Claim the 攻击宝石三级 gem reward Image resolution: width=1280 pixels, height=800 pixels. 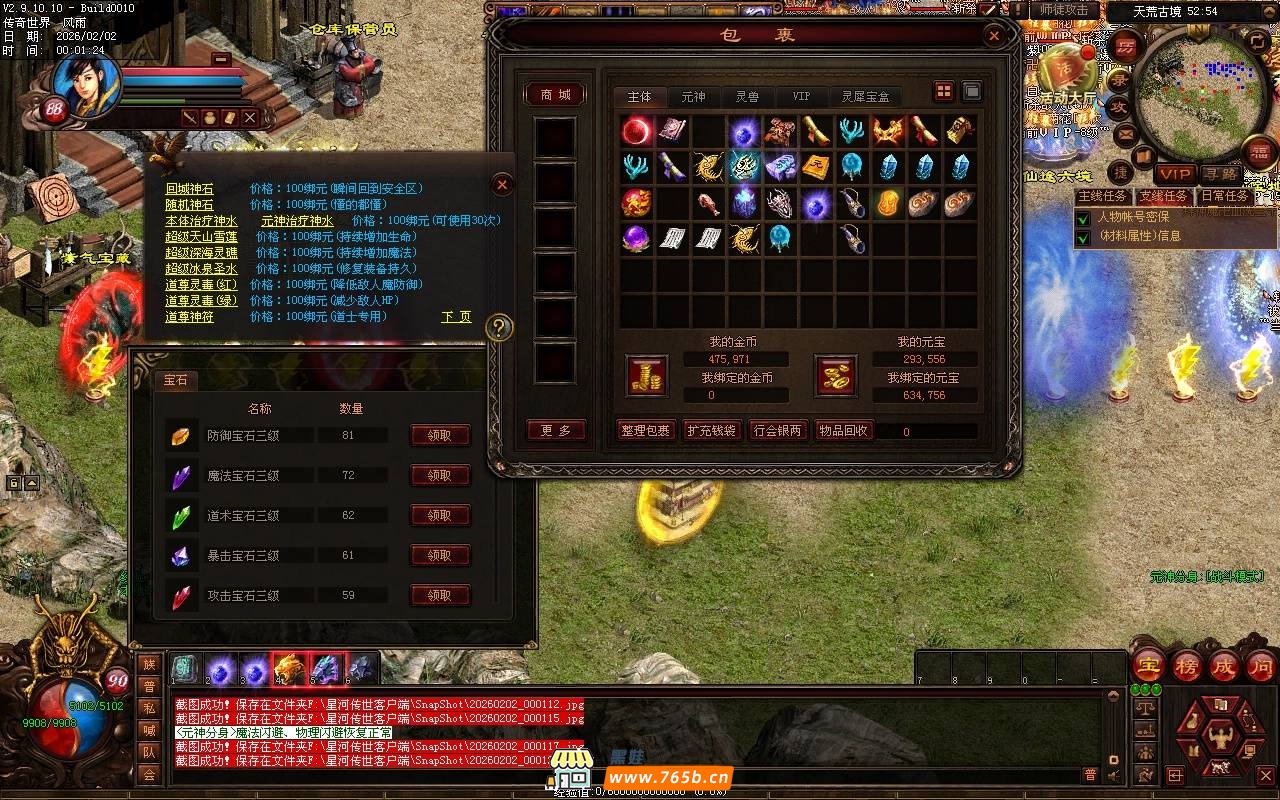440,596
